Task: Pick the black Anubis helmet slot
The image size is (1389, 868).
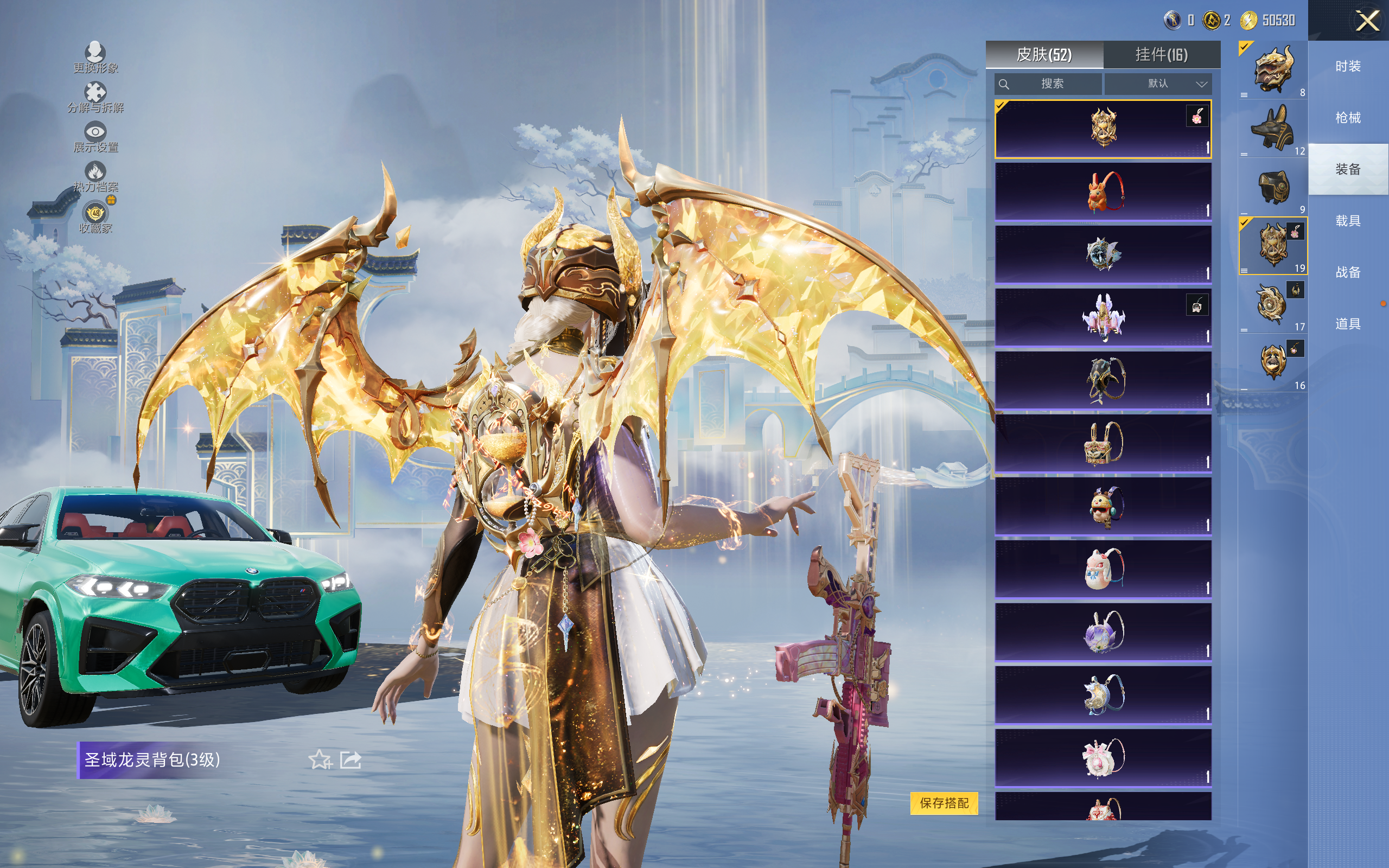Action: pos(1272,129)
